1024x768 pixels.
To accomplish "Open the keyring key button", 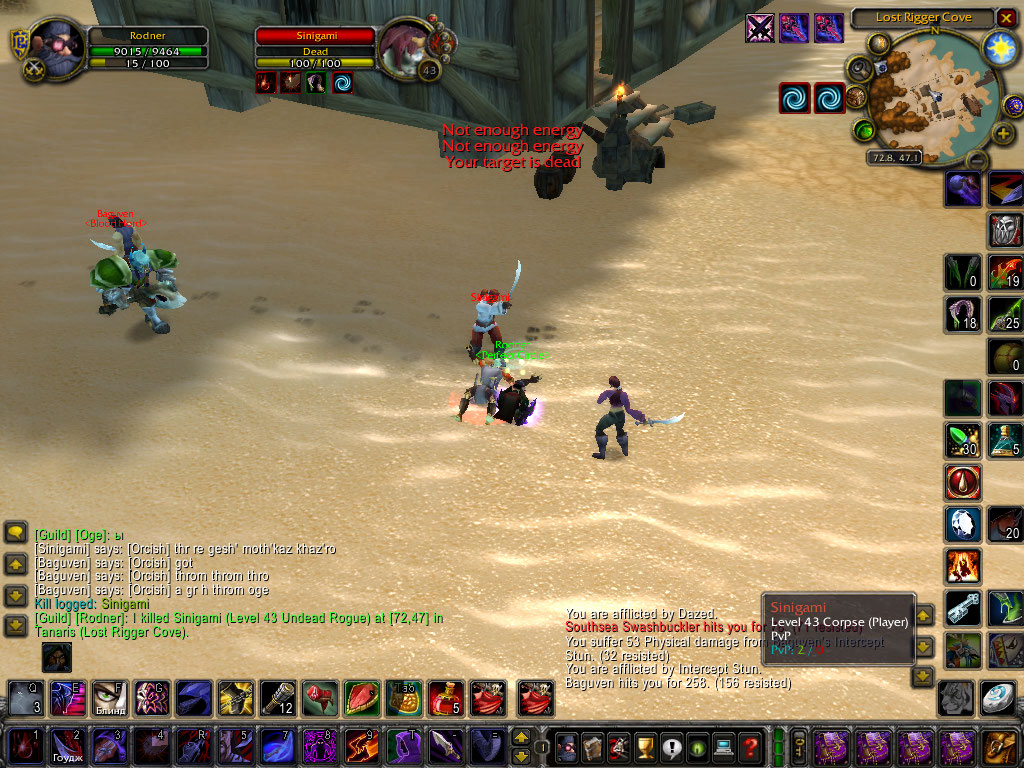I will coord(800,746).
